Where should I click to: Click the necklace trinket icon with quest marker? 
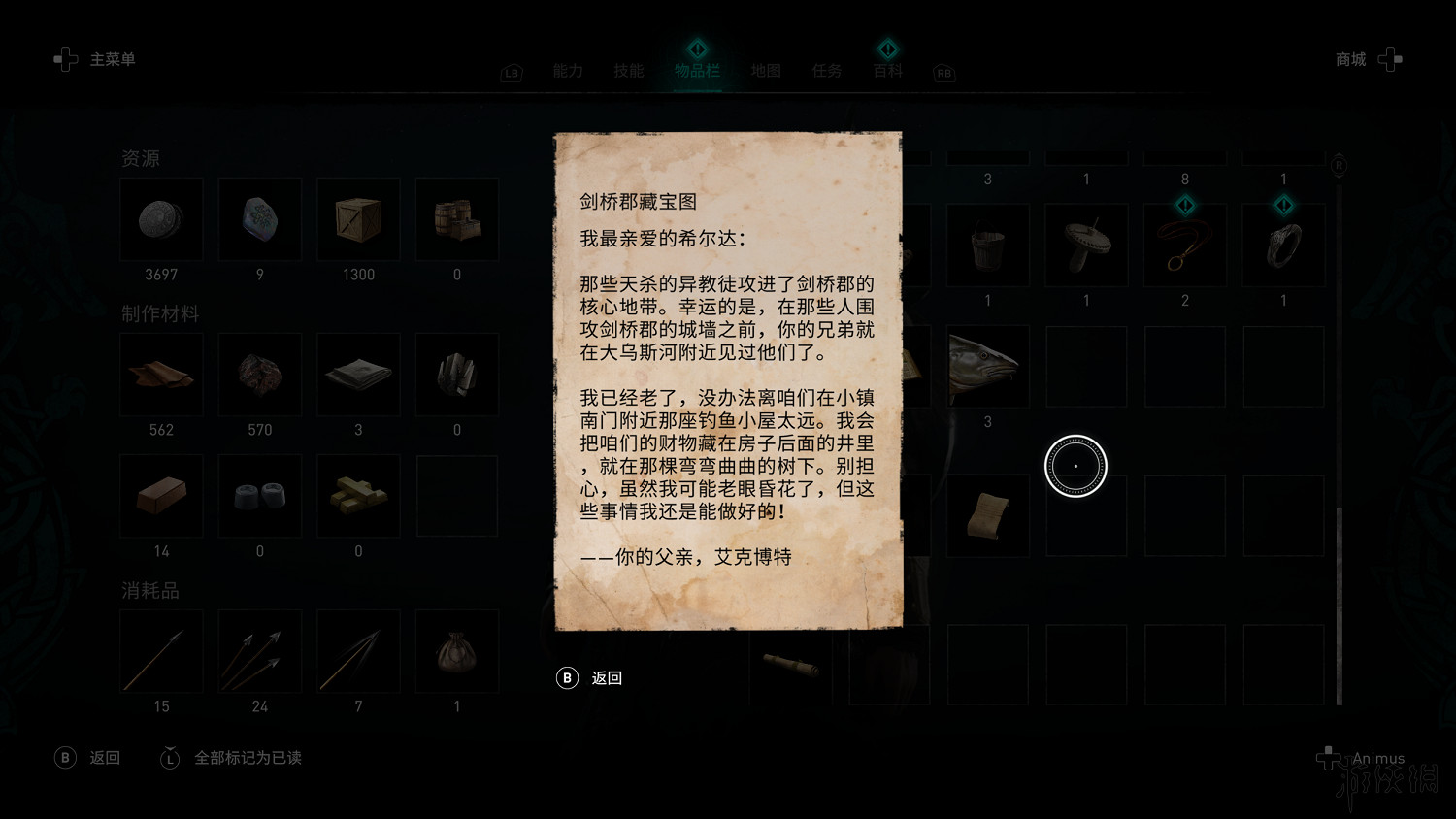(1184, 245)
